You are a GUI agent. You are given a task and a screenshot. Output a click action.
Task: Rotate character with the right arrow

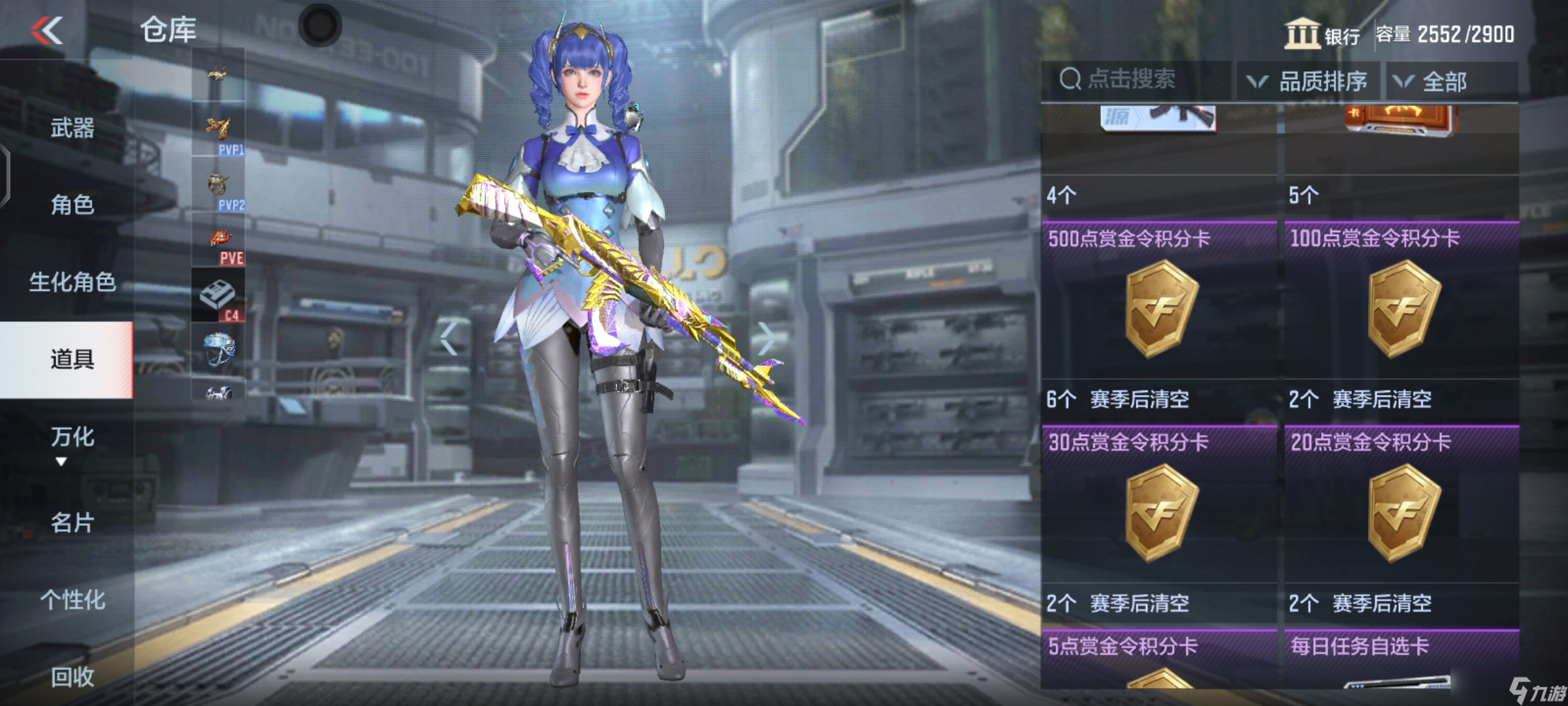[x=766, y=338]
